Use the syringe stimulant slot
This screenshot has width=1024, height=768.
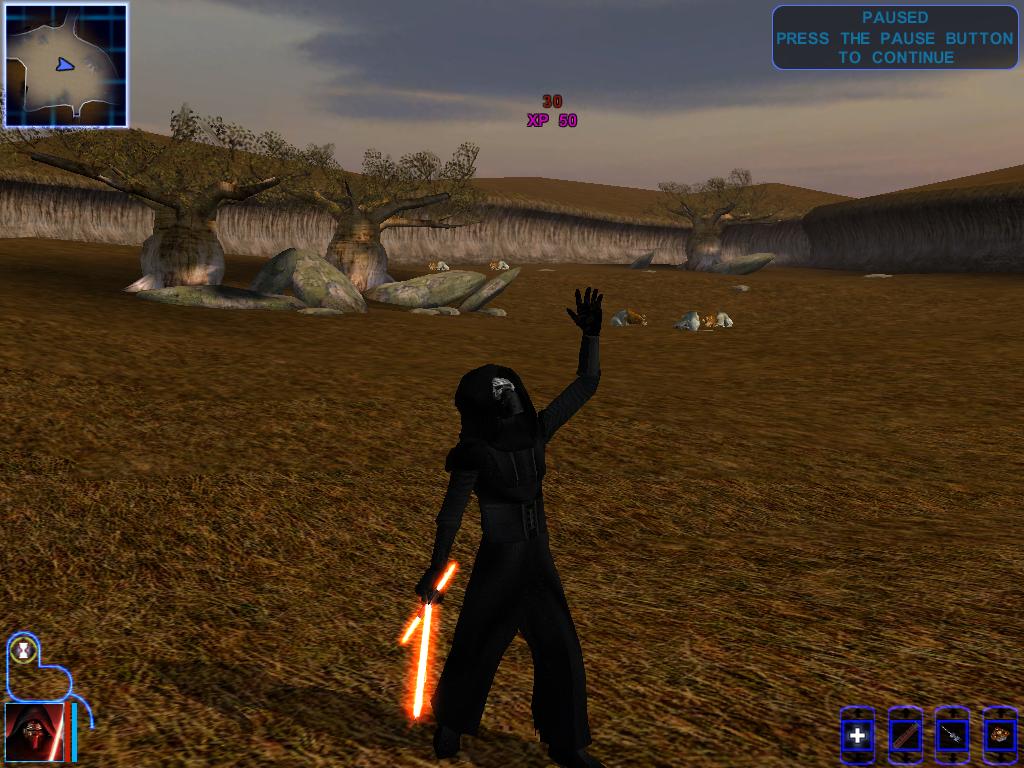click(952, 737)
